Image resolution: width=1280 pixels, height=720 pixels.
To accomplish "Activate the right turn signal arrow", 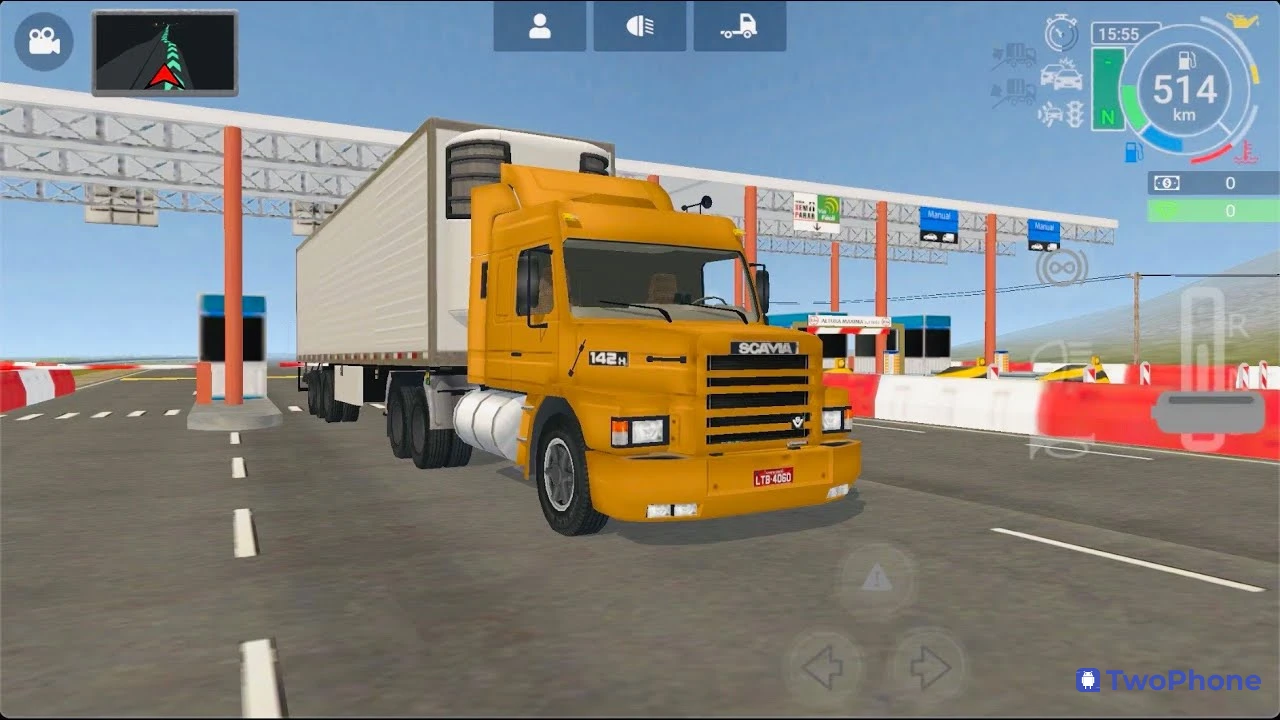I will pos(929,667).
